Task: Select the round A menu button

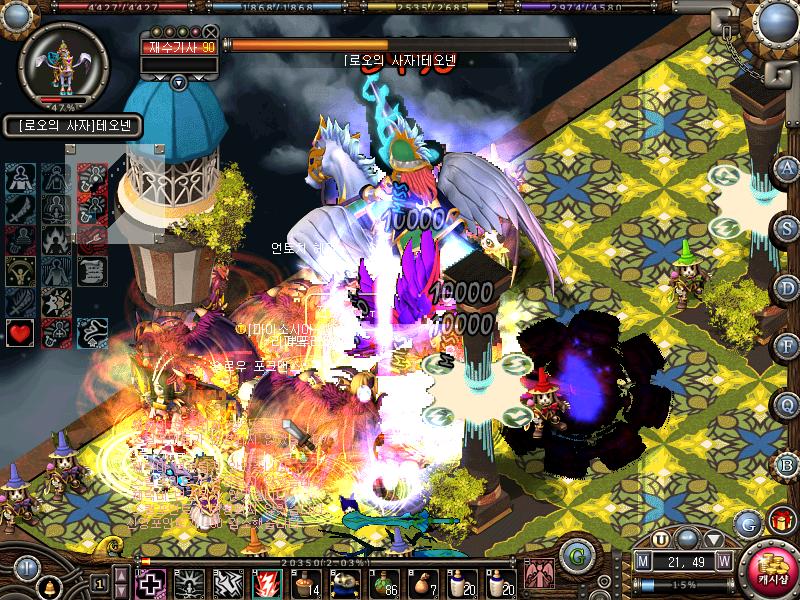Action: point(787,168)
